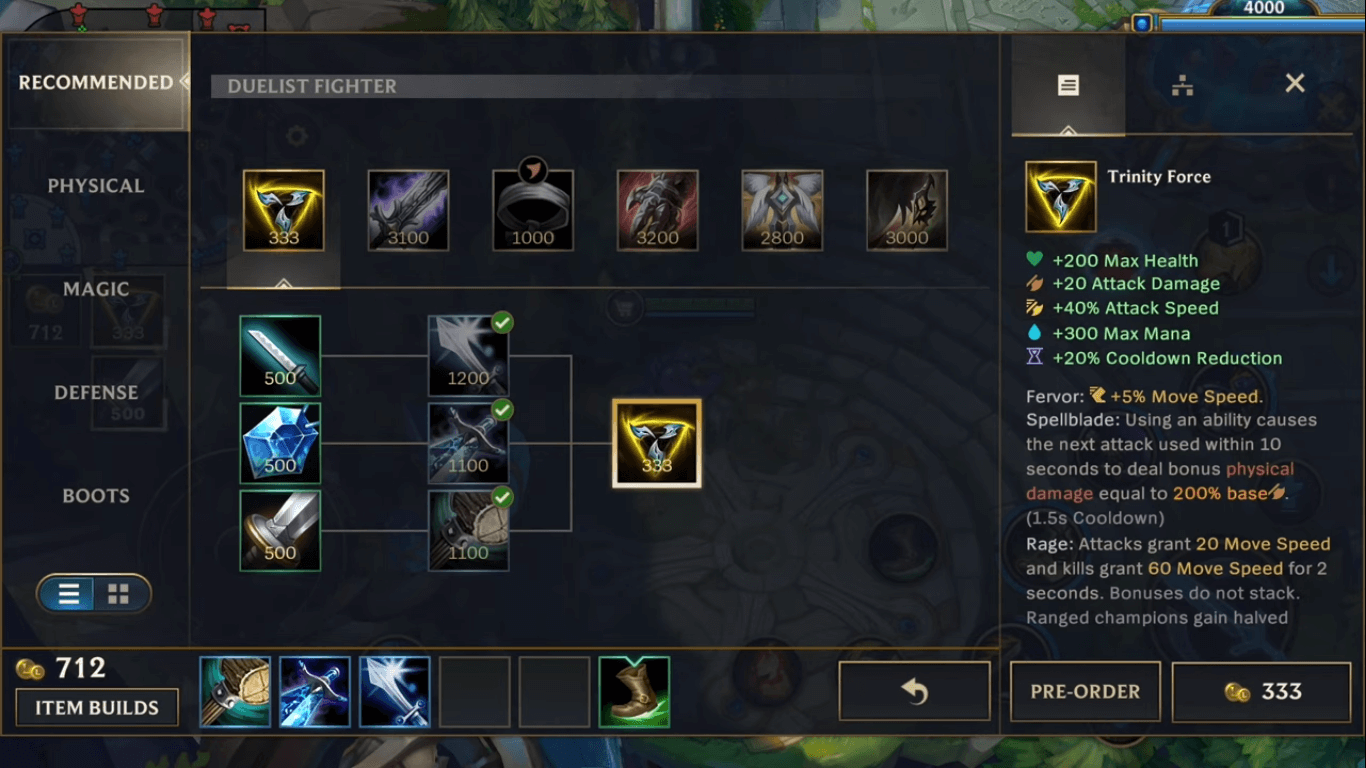Select the 2800 gold winged armor item
The image size is (1366, 768).
pos(781,209)
